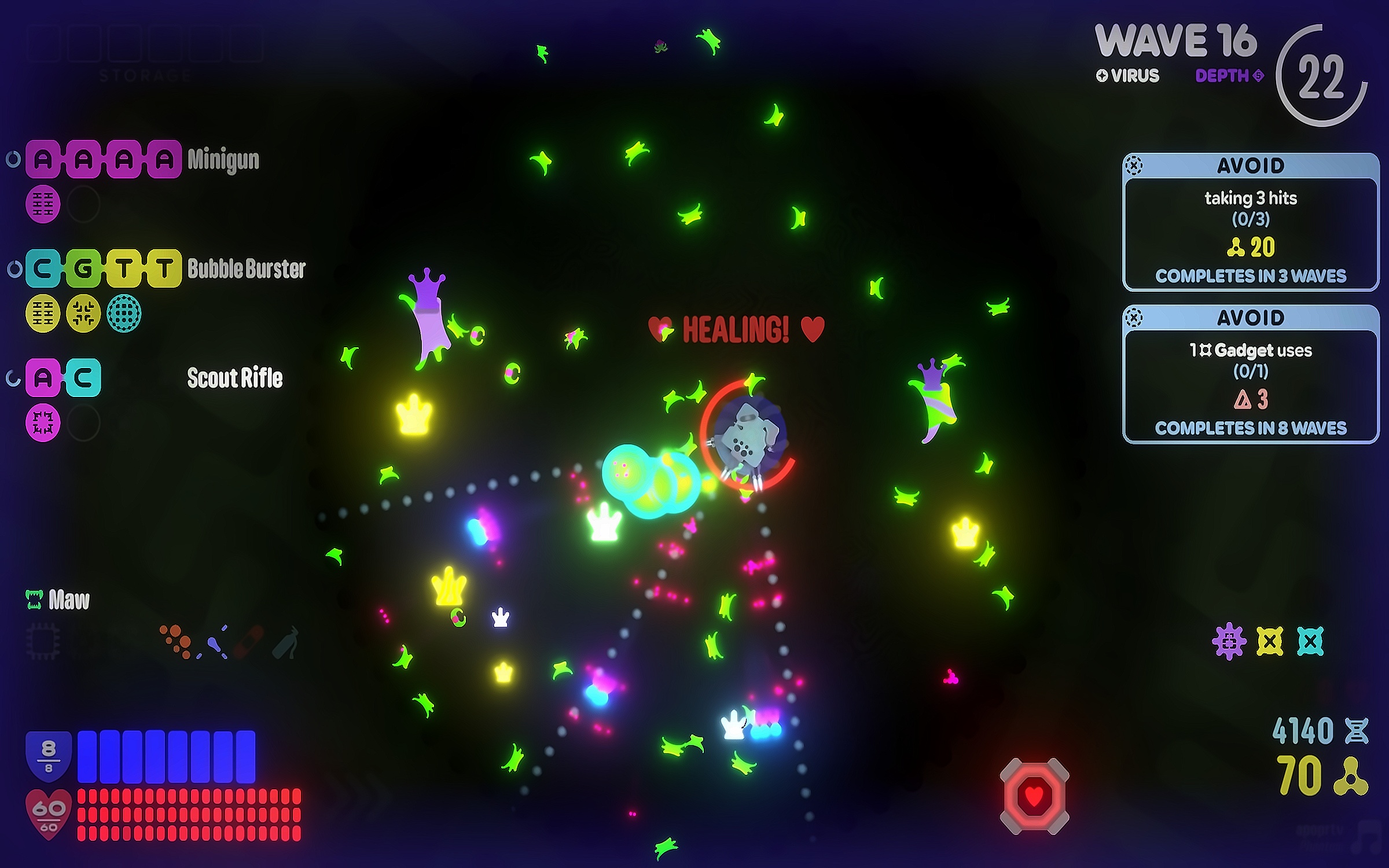The image size is (1389, 868).
Task: Click the purple gear-shaped icon
Action: 1229,641
